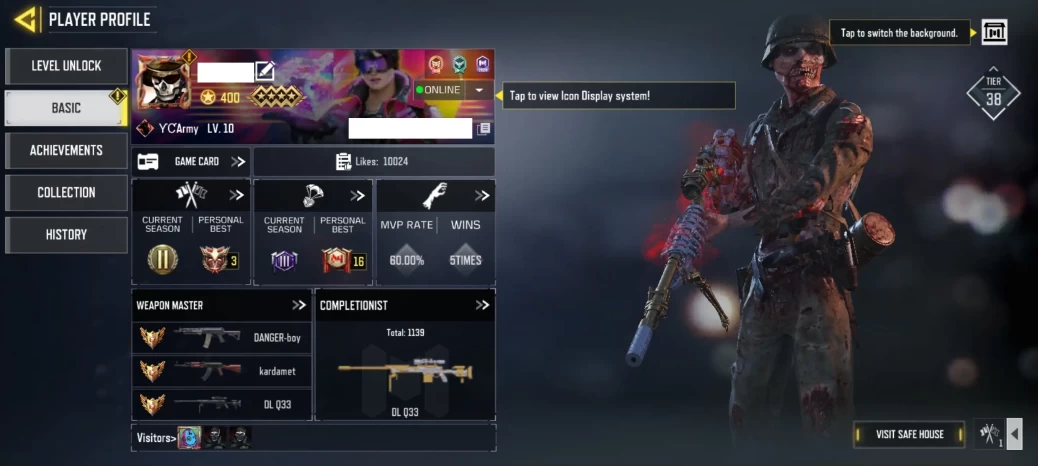View the History tab

(x=66, y=234)
